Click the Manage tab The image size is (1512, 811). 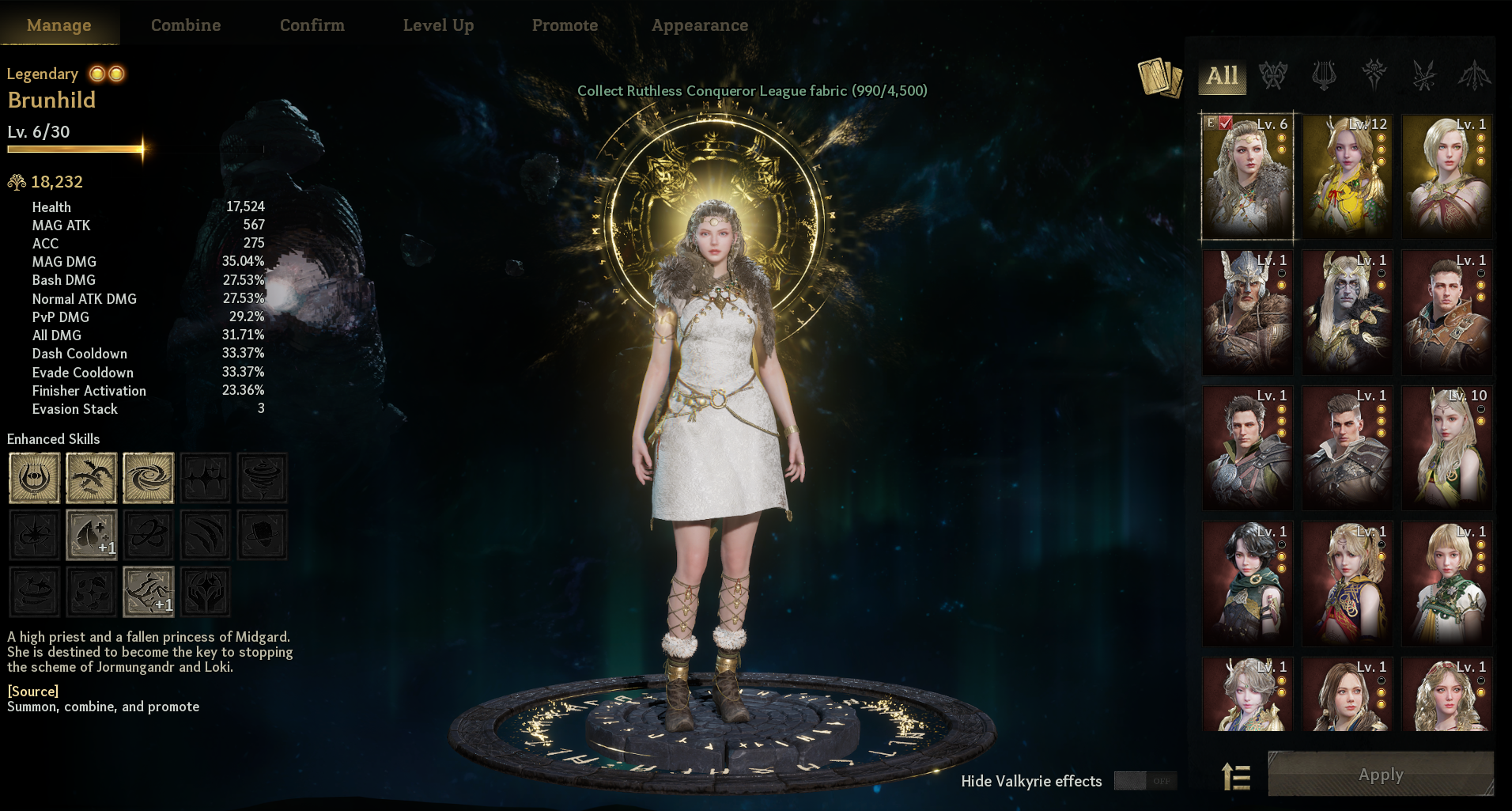(x=59, y=25)
